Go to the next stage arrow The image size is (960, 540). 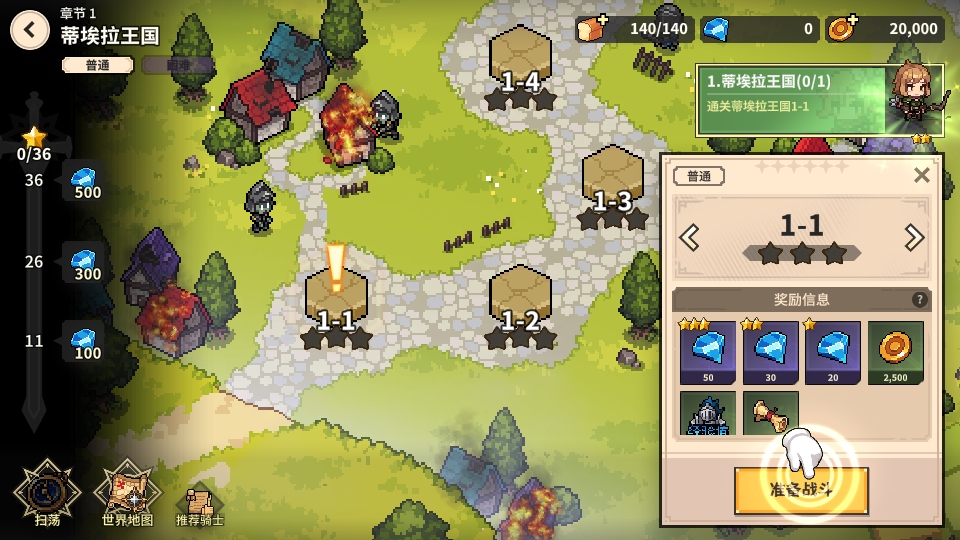pos(913,238)
